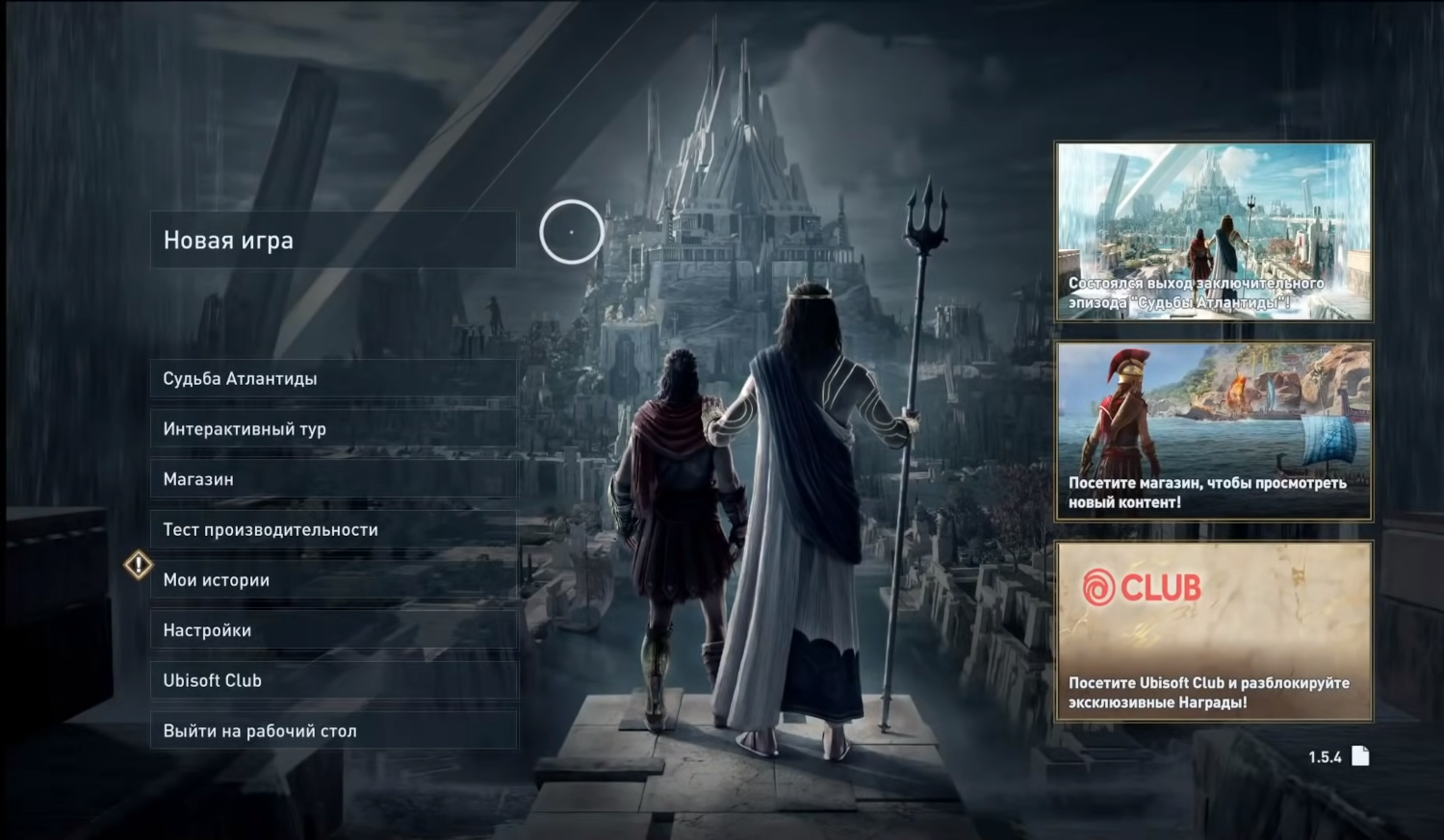Open Мои истории
Image resolution: width=1444 pixels, height=840 pixels.
click(x=333, y=580)
